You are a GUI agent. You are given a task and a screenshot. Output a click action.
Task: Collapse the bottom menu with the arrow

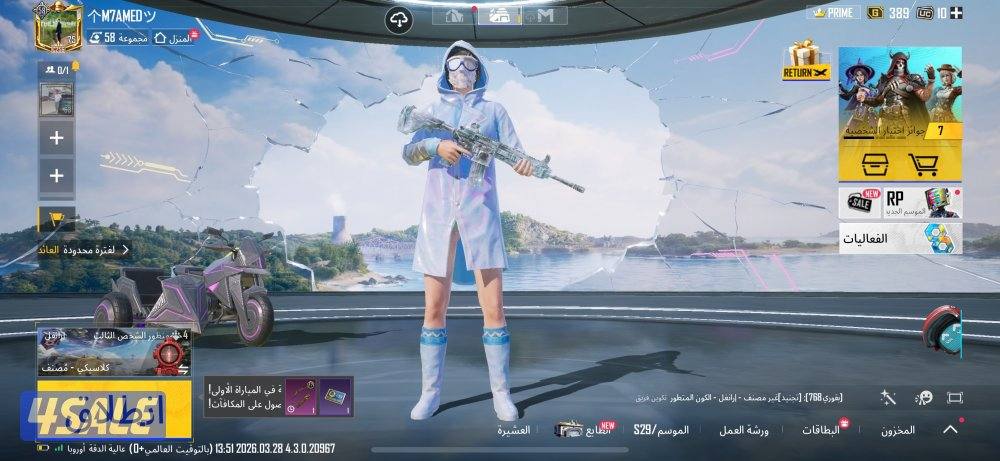[950, 430]
